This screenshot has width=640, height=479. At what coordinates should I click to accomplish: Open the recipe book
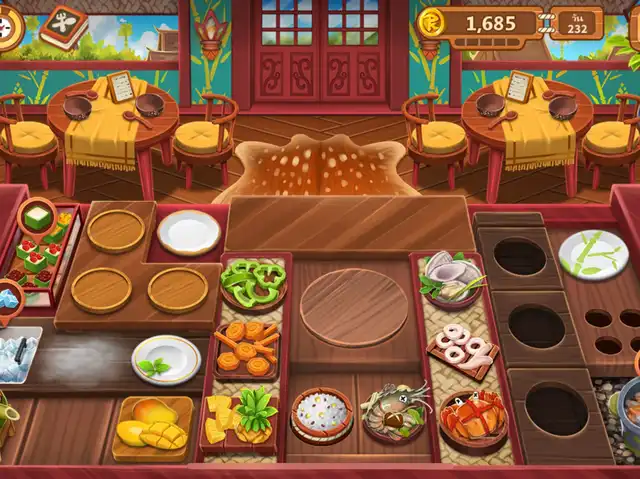(x=63, y=27)
